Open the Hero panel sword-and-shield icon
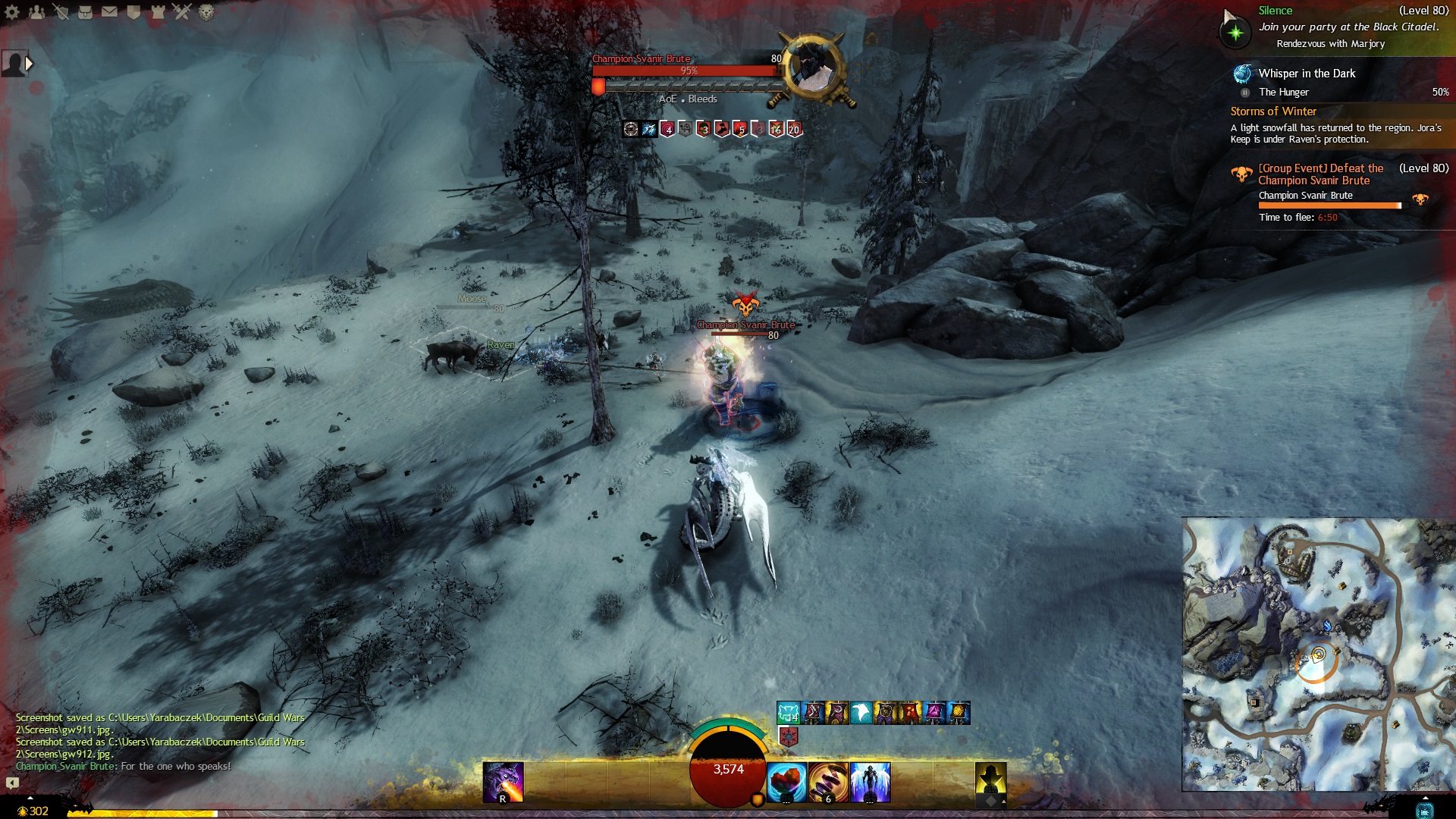 [x=61, y=12]
